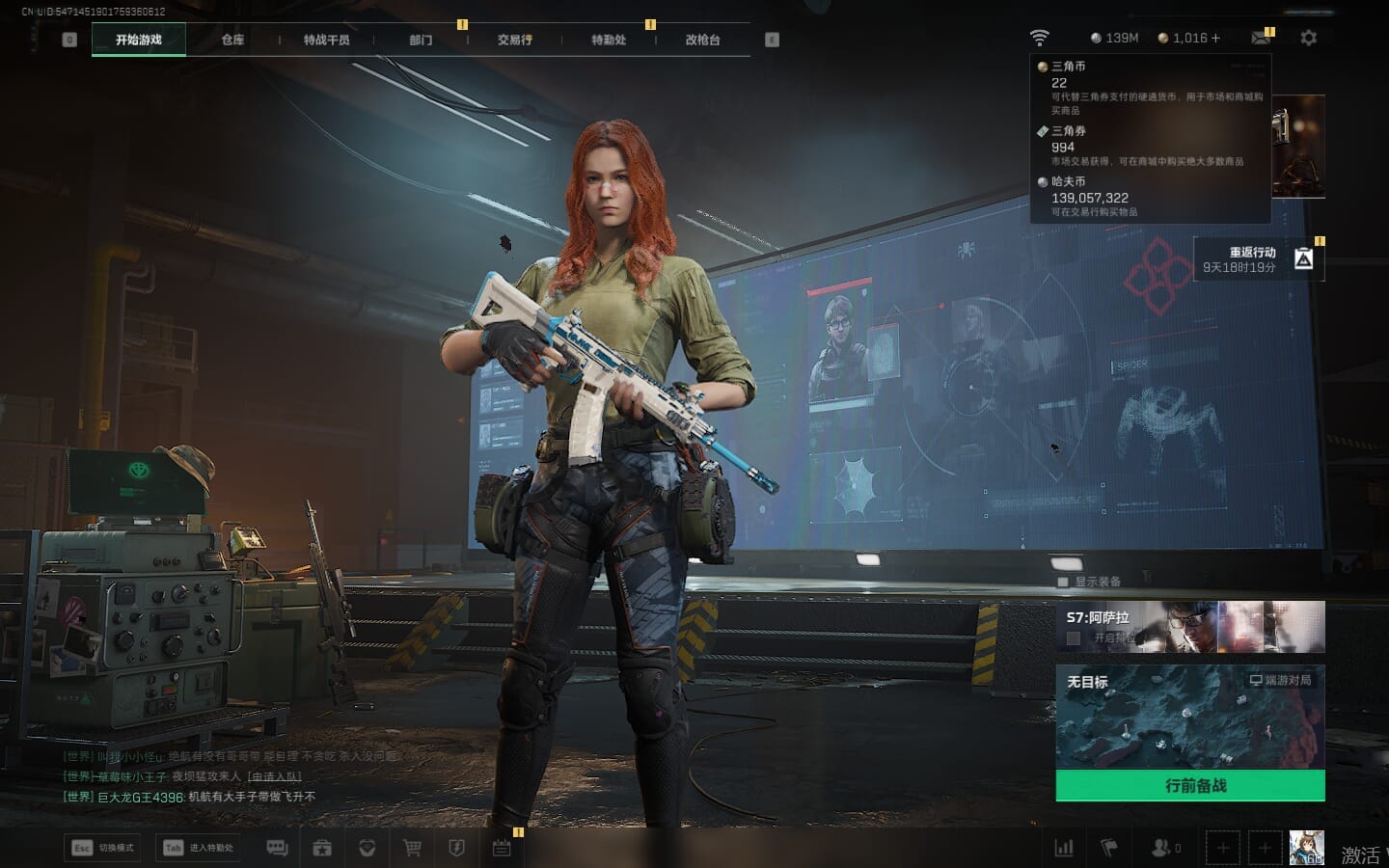Select the 部门 (Department) tab
Viewport: 1389px width, 868px height.
pos(421,40)
